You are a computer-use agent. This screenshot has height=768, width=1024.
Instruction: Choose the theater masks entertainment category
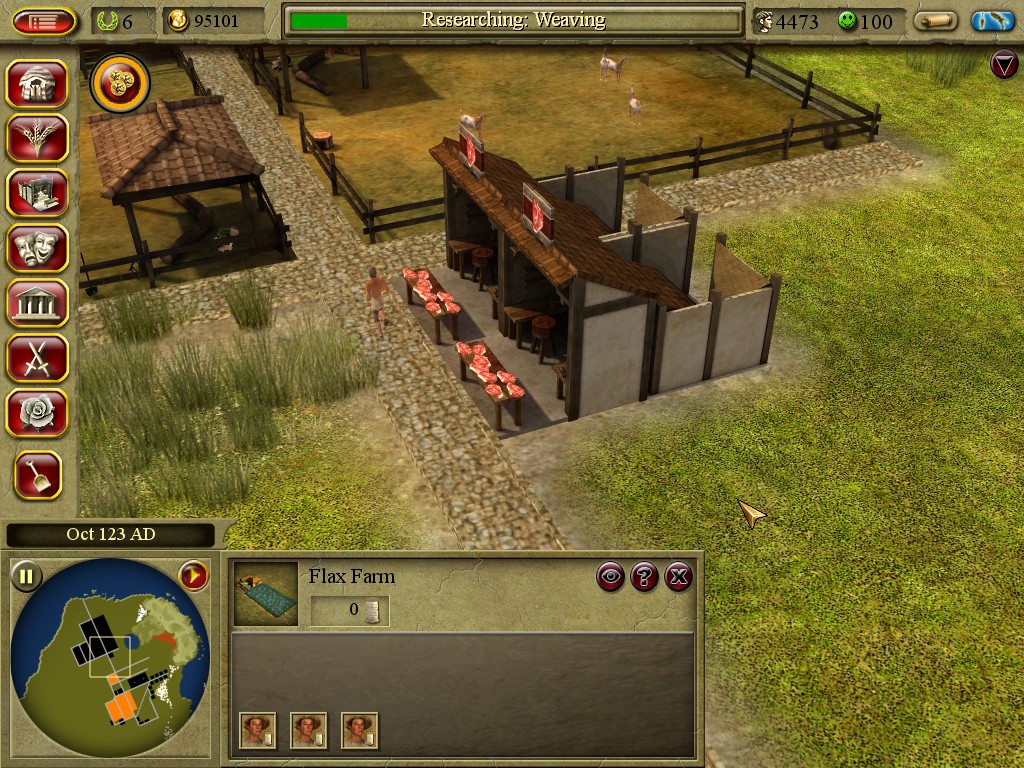click(38, 248)
